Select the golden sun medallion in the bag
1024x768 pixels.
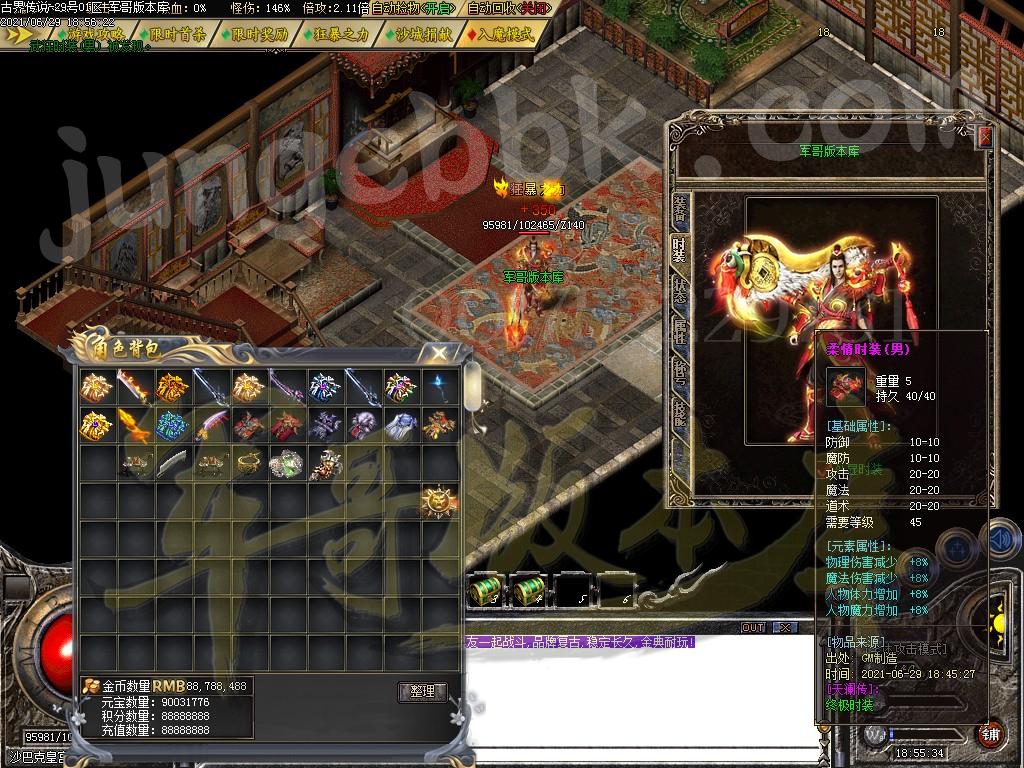tap(438, 500)
